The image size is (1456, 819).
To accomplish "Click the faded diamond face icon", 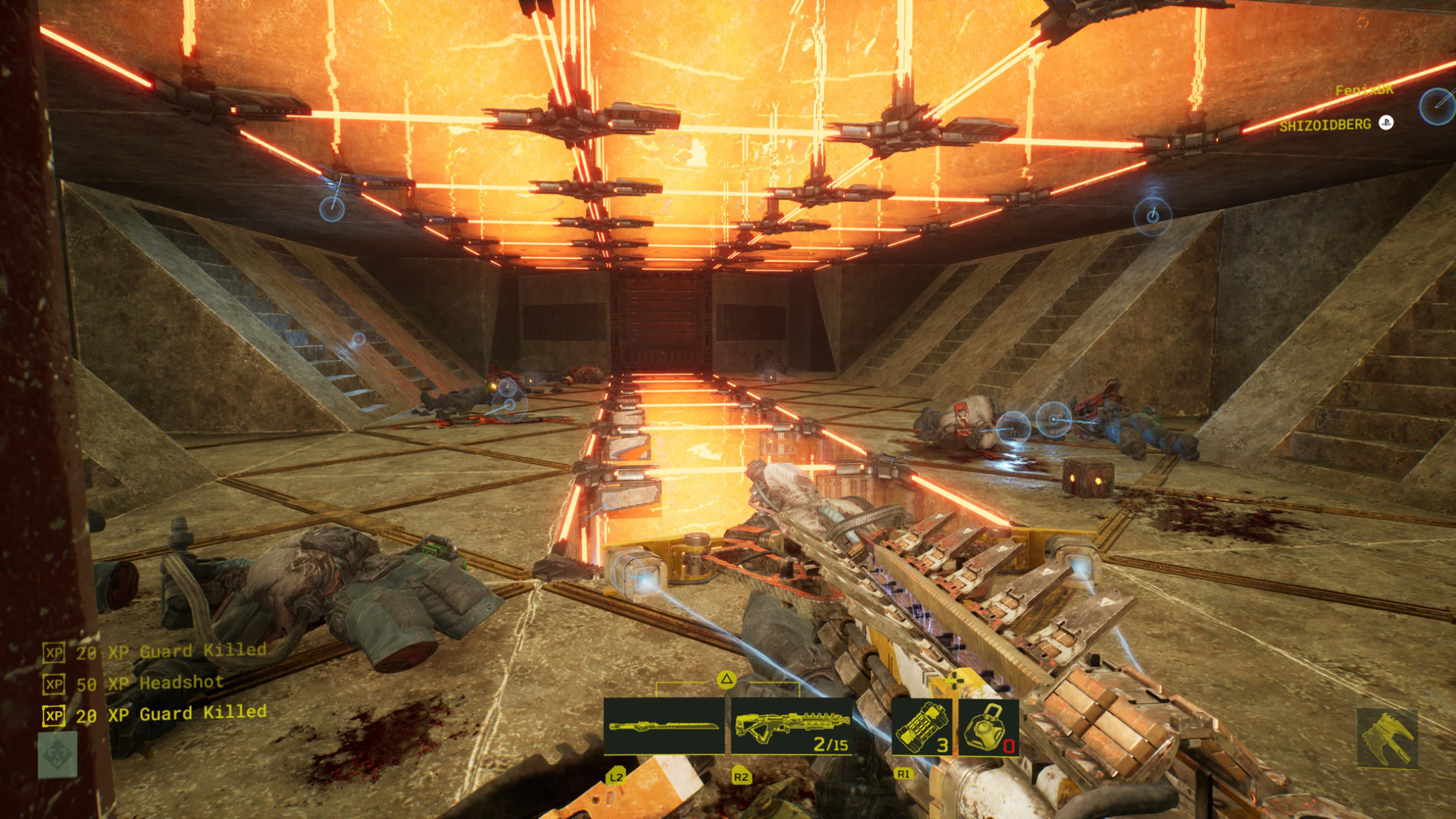I will (57, 754).
